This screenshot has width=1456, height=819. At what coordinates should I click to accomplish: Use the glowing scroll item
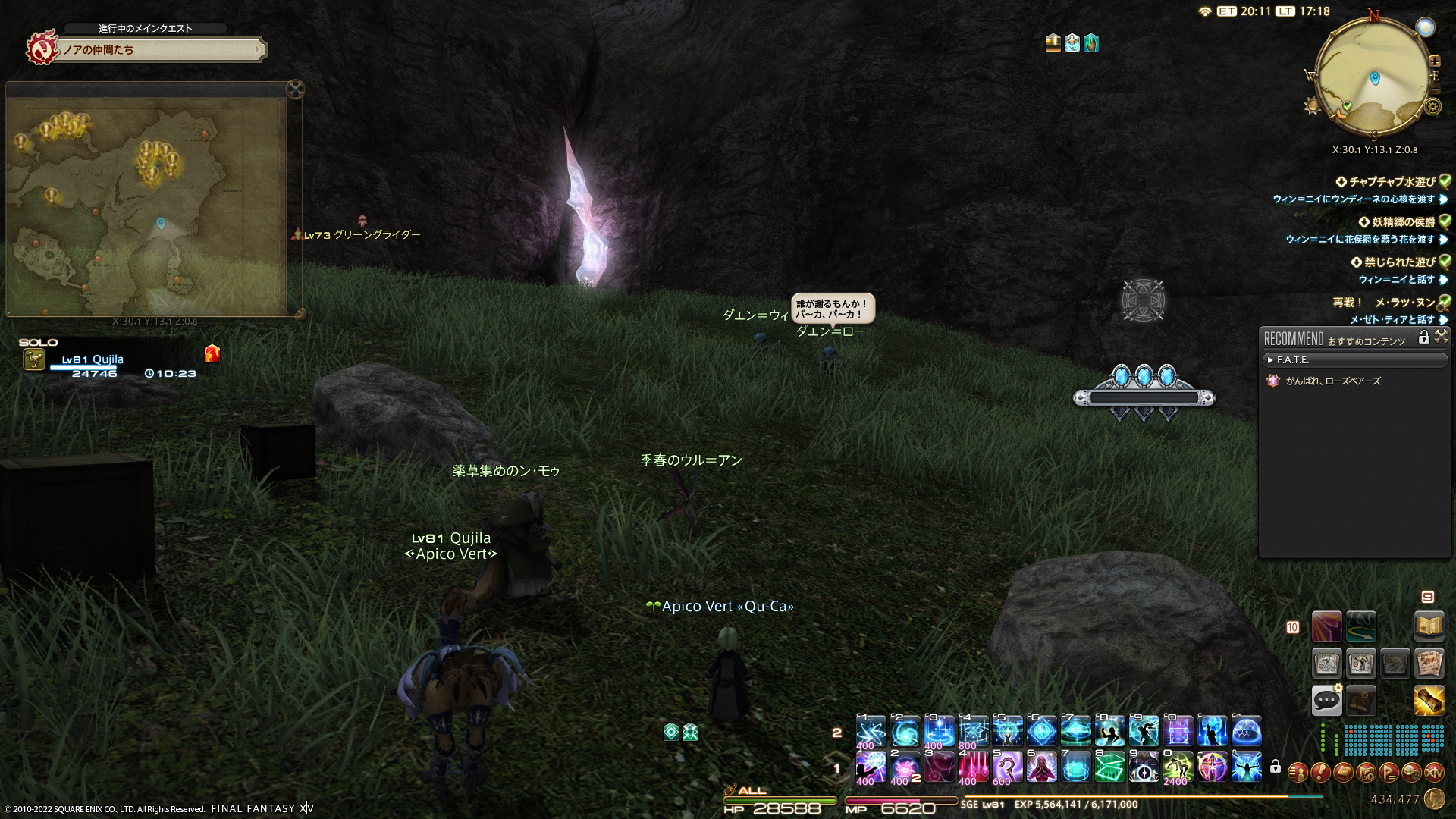click(x=1429, y=700)
